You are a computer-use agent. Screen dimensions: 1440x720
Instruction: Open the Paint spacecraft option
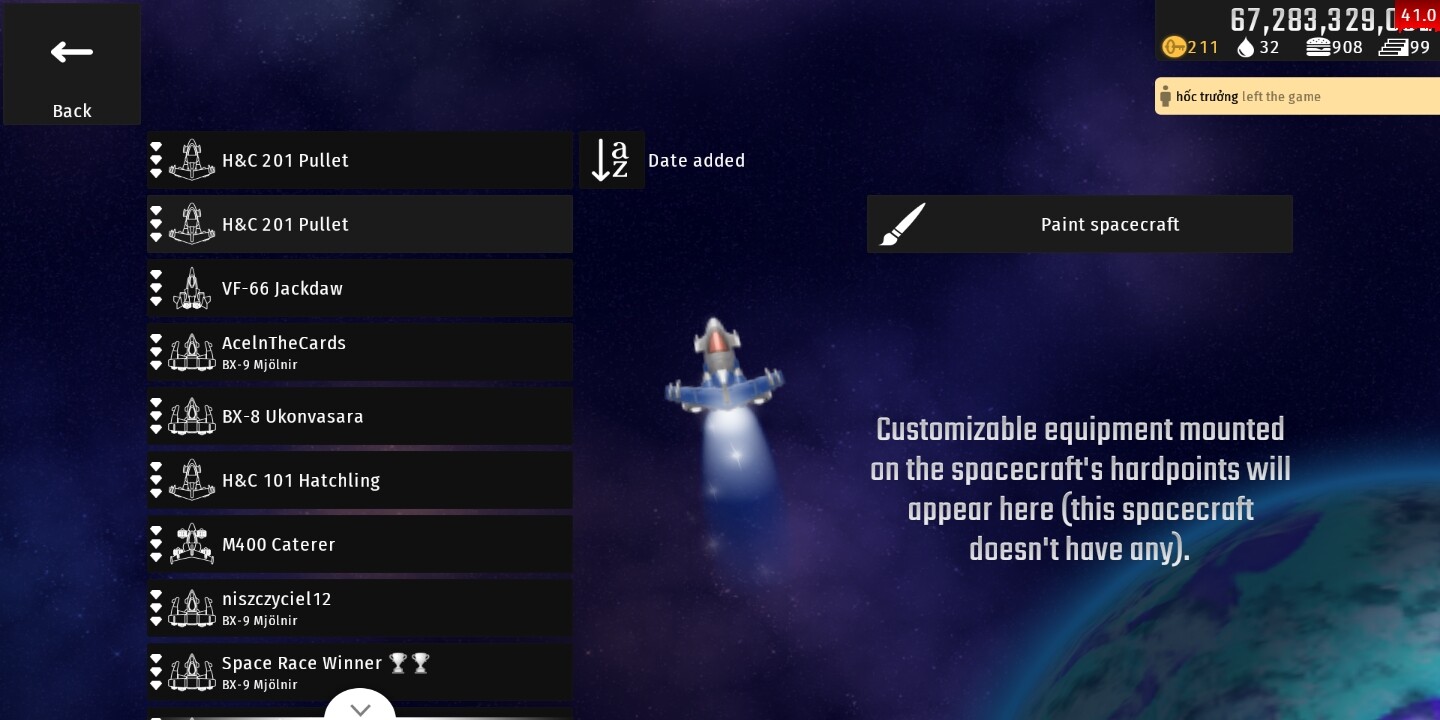click(1079, 224)
